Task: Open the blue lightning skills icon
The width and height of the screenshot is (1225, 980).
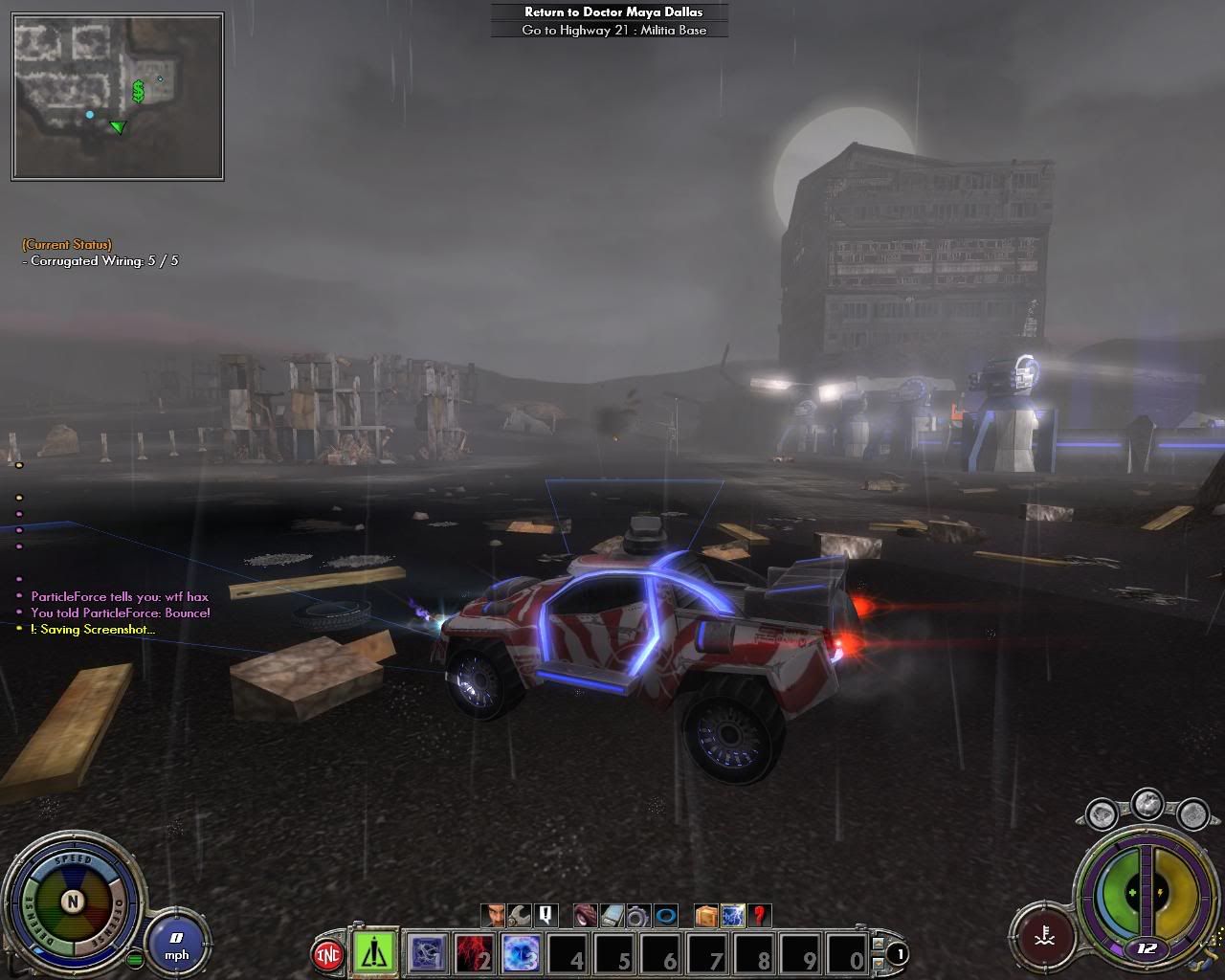Action: coord(733,916)
